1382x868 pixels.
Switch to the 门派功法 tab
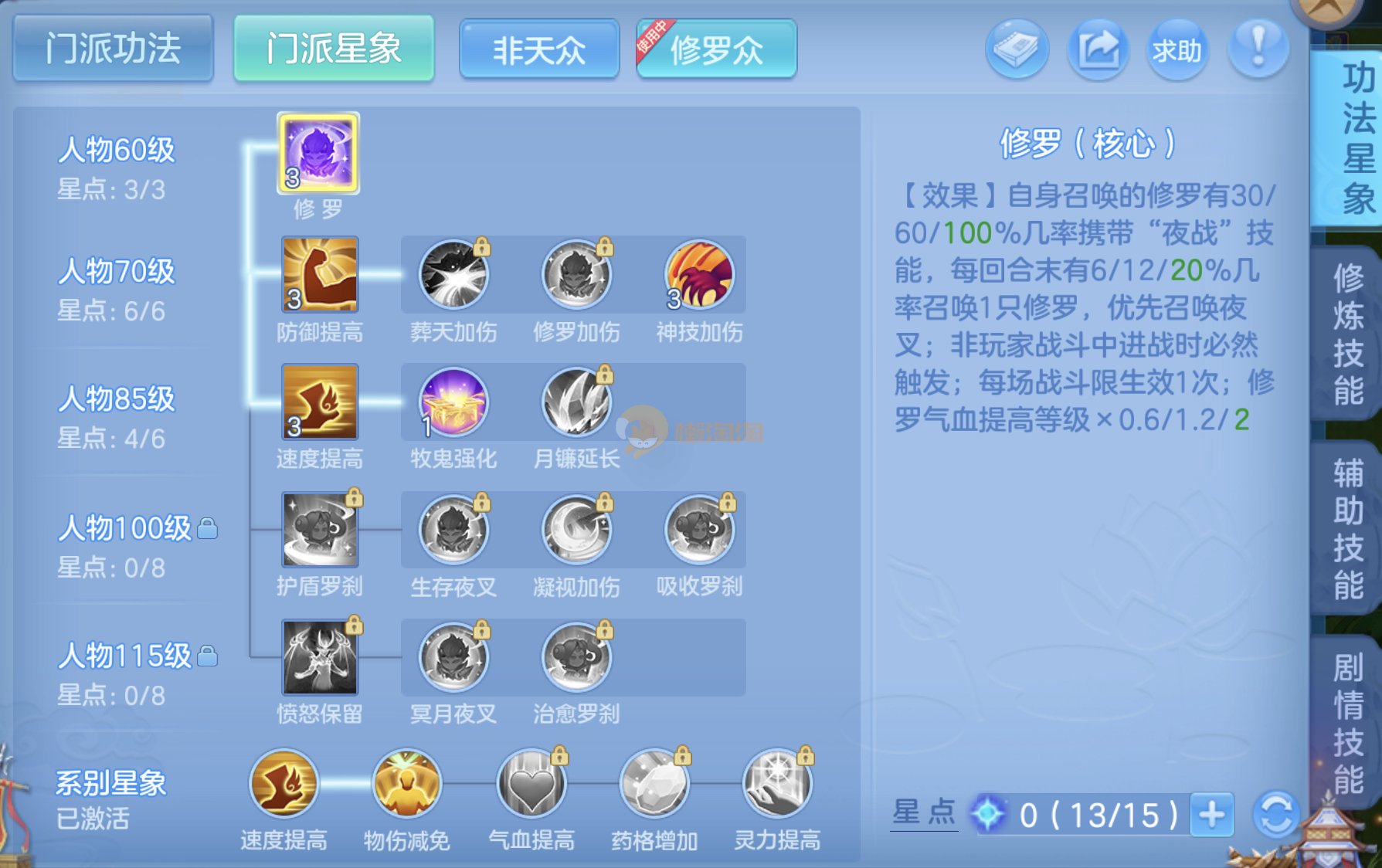pyautogui.click(x=113, y=49)
